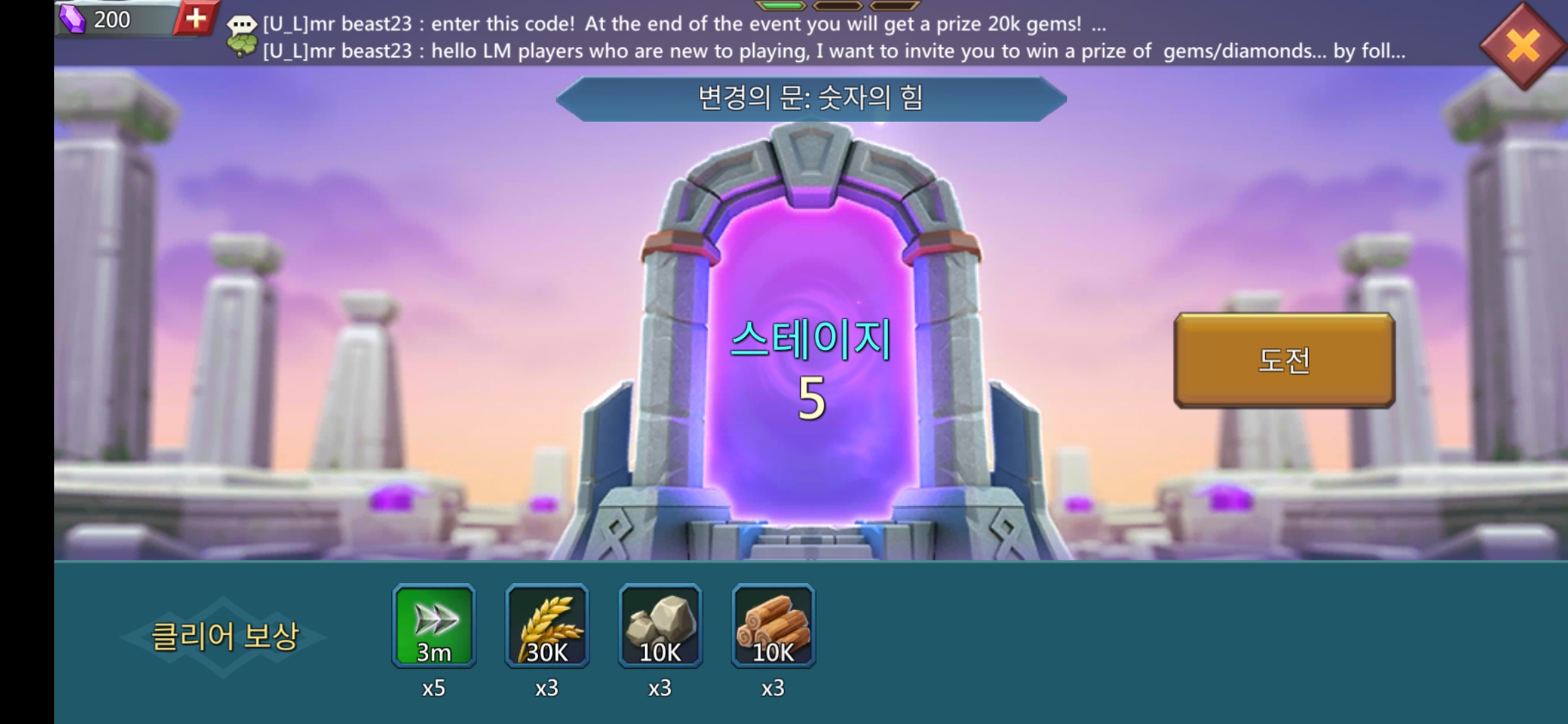Tap the plus button to buy gems

[x=196, y=18]
